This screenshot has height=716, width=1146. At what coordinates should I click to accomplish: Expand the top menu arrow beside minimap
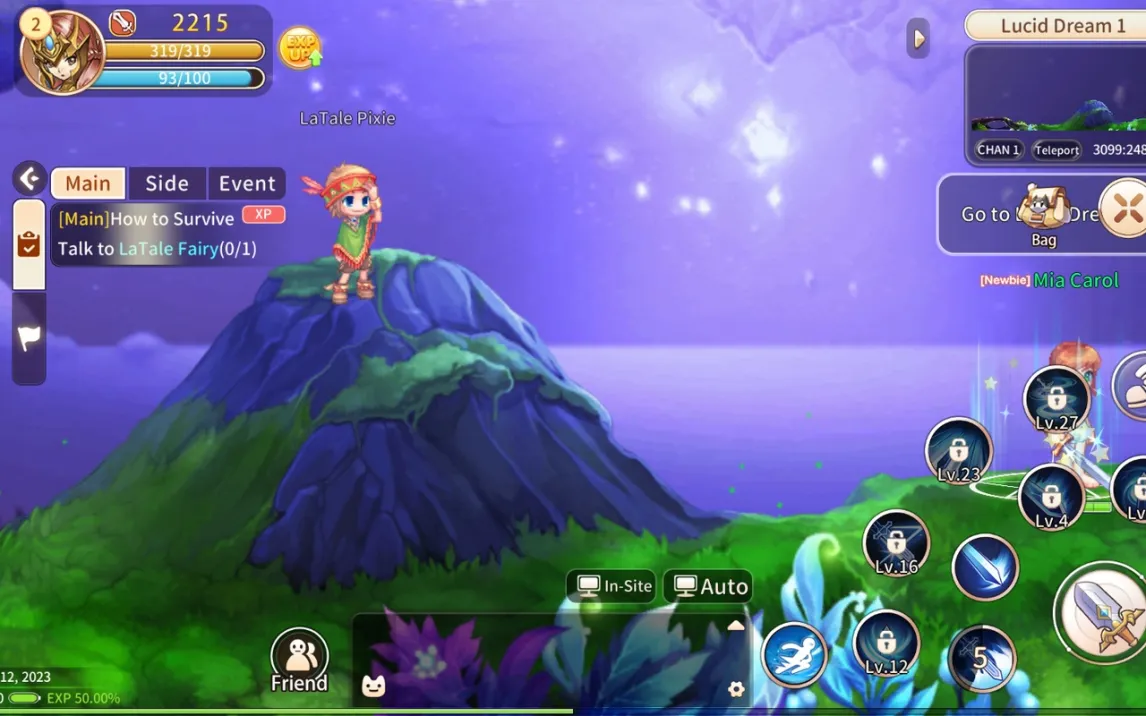918,39
